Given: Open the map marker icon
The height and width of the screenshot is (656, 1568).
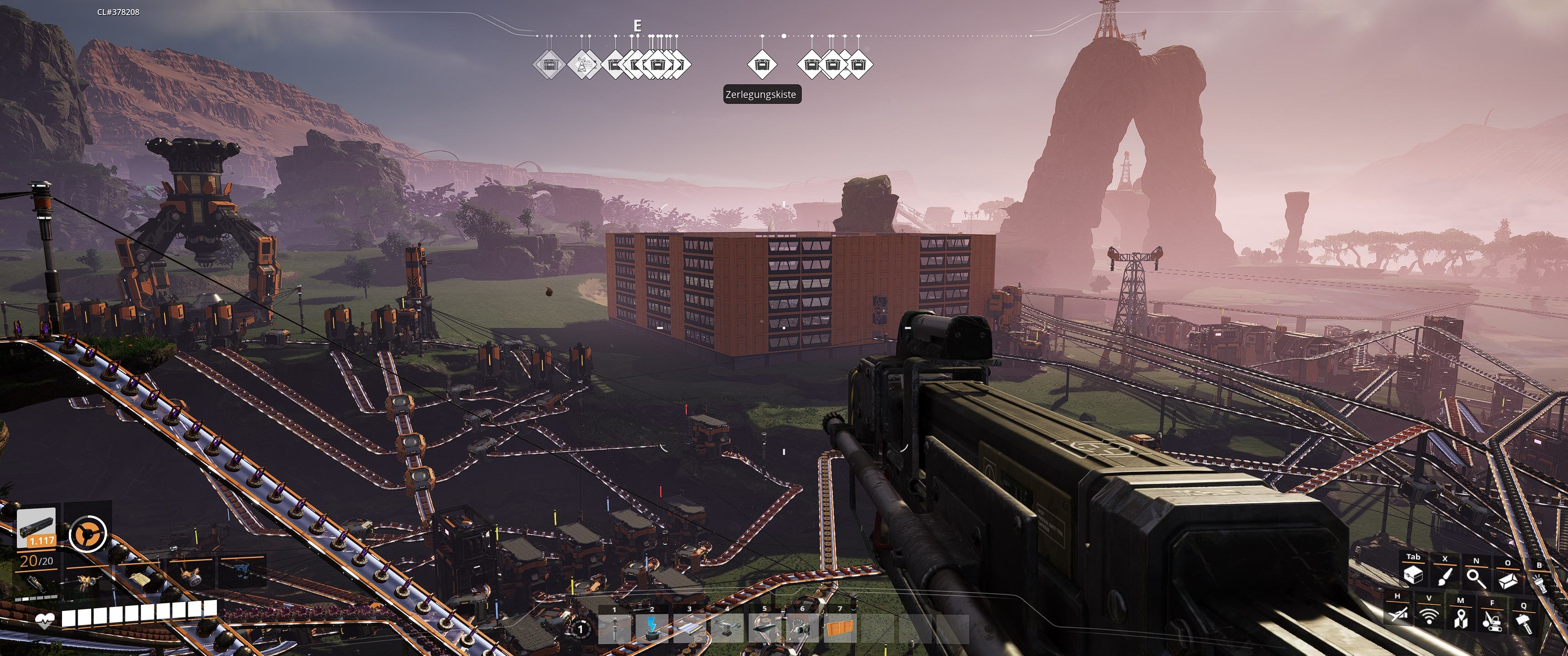Looking at the screenshot, I should click(x=1461, y=619).
